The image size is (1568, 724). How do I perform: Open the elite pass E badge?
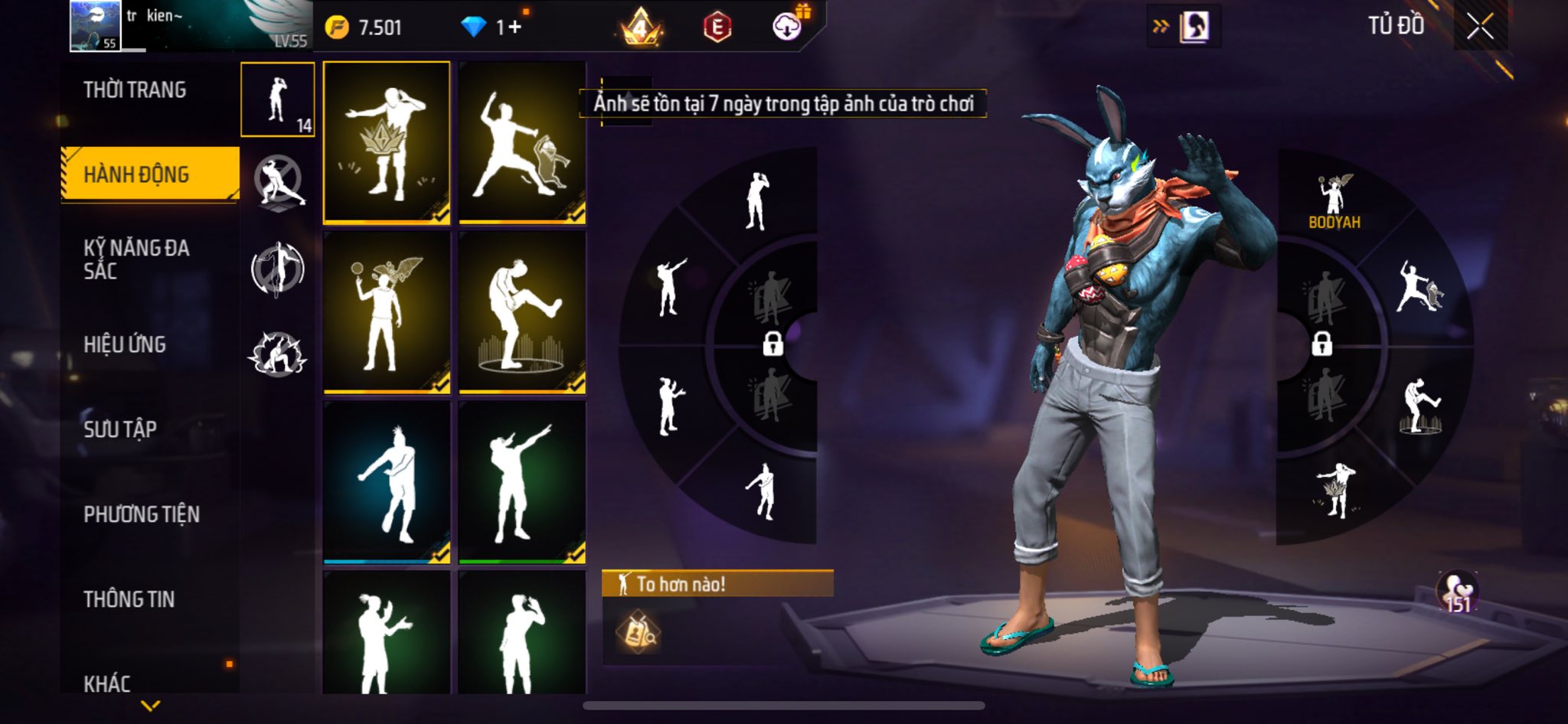pos(717,28)
